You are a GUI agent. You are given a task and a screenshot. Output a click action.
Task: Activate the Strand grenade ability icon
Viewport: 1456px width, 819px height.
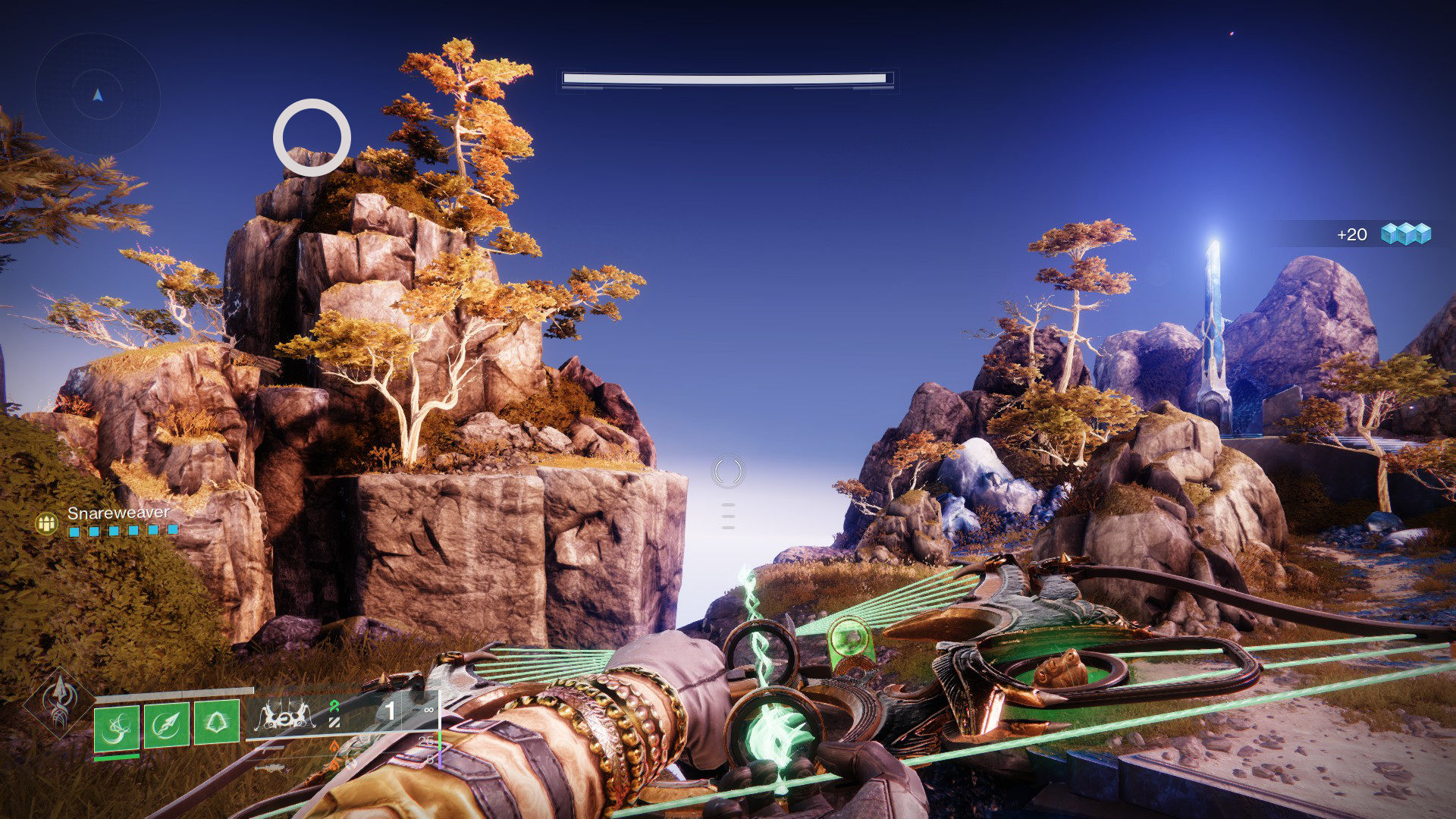(117, 727)
